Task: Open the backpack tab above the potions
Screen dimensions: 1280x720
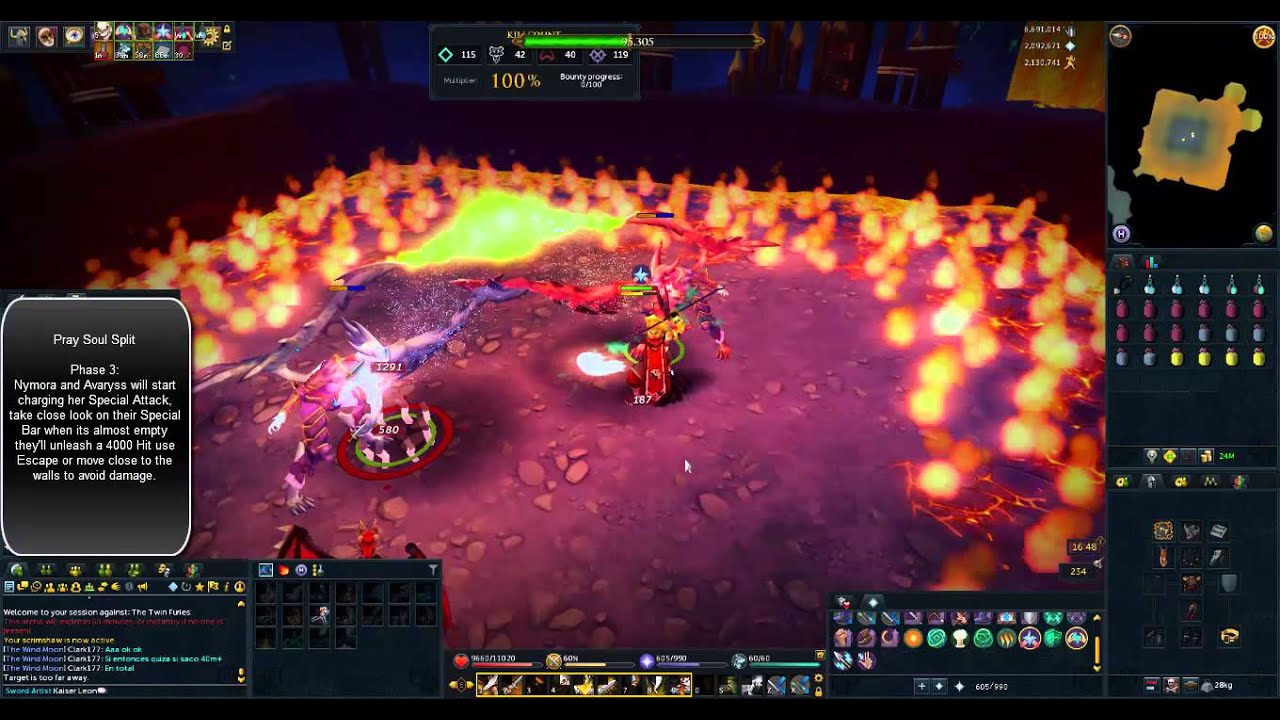Action: (1123, 262)
